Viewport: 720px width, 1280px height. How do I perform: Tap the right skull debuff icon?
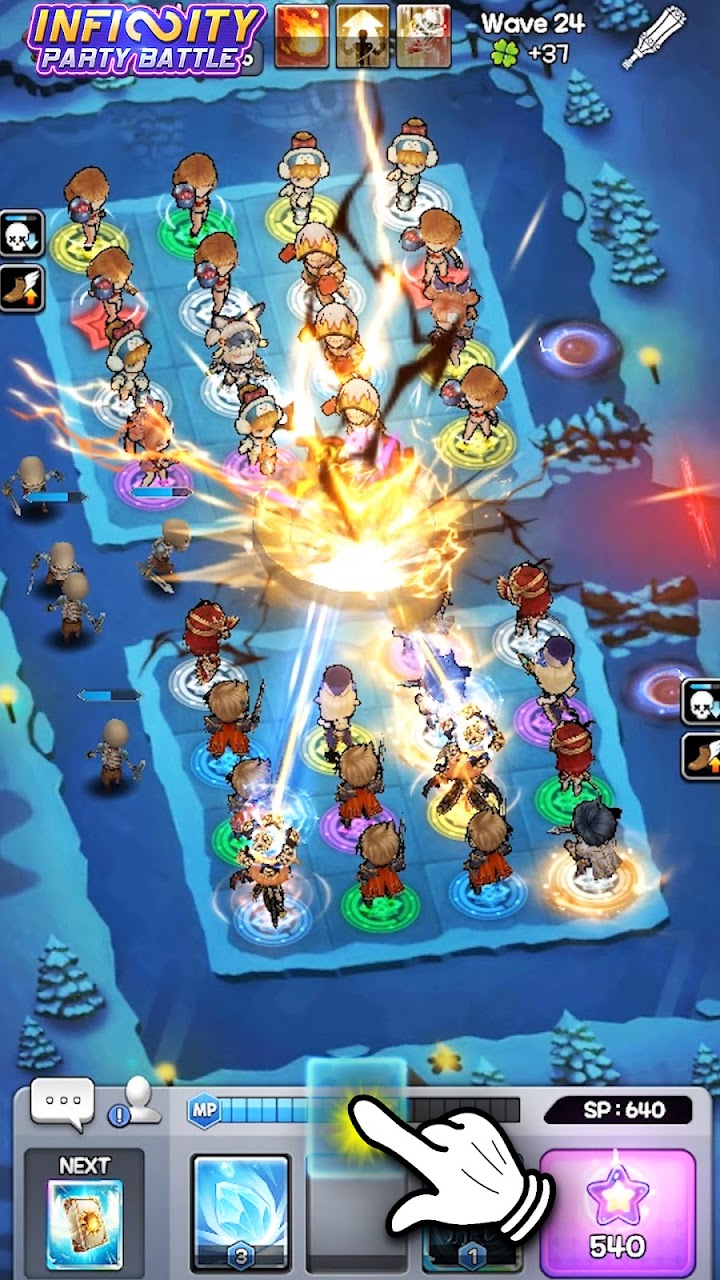(x=701, y=704)
